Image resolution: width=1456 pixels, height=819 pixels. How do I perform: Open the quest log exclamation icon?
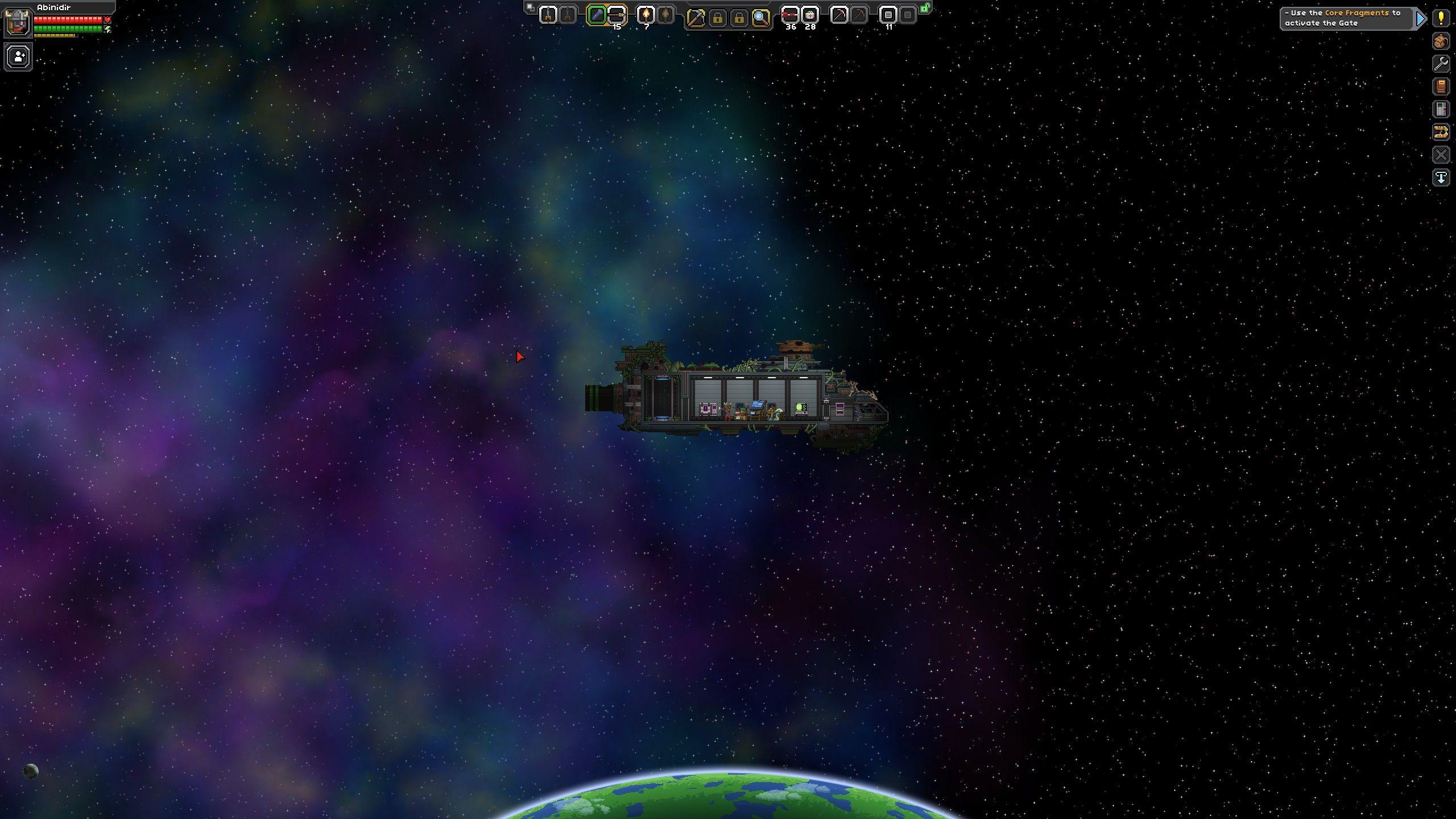point(1441,18)
